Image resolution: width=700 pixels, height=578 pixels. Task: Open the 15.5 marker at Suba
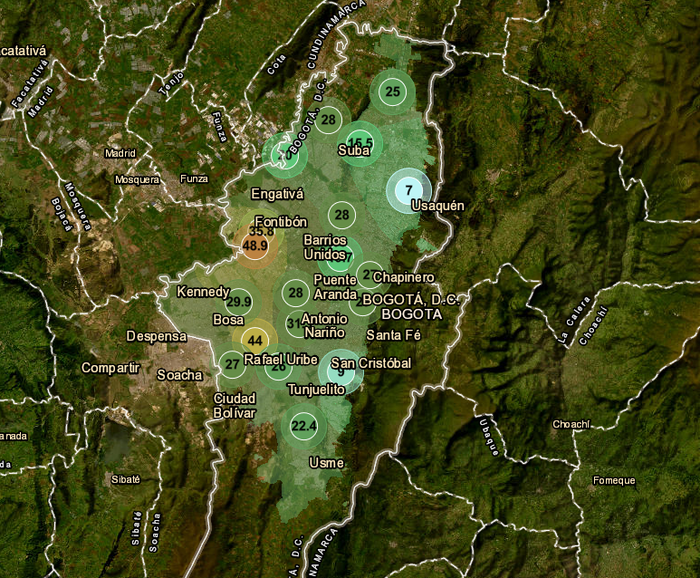(x=359, y=141)
